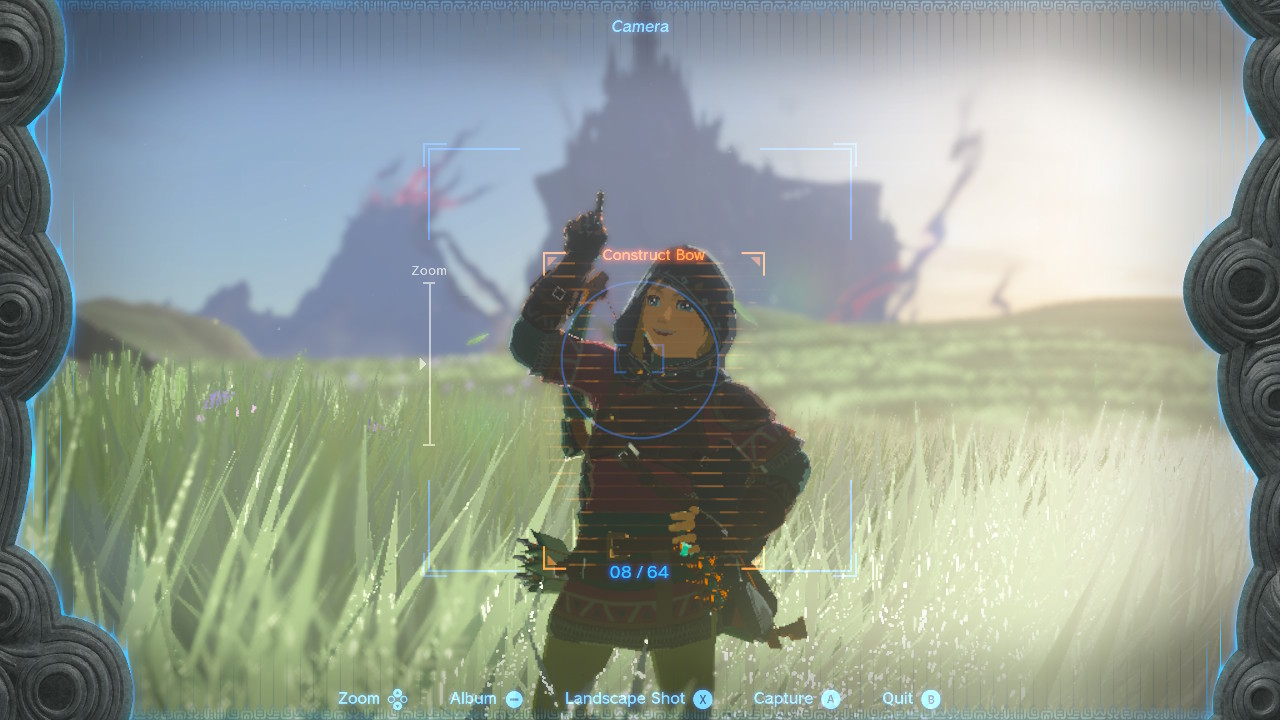This screenshot has width=1280, height=720.
Task: Open the Camera title at the top
Action: [642, 26]
